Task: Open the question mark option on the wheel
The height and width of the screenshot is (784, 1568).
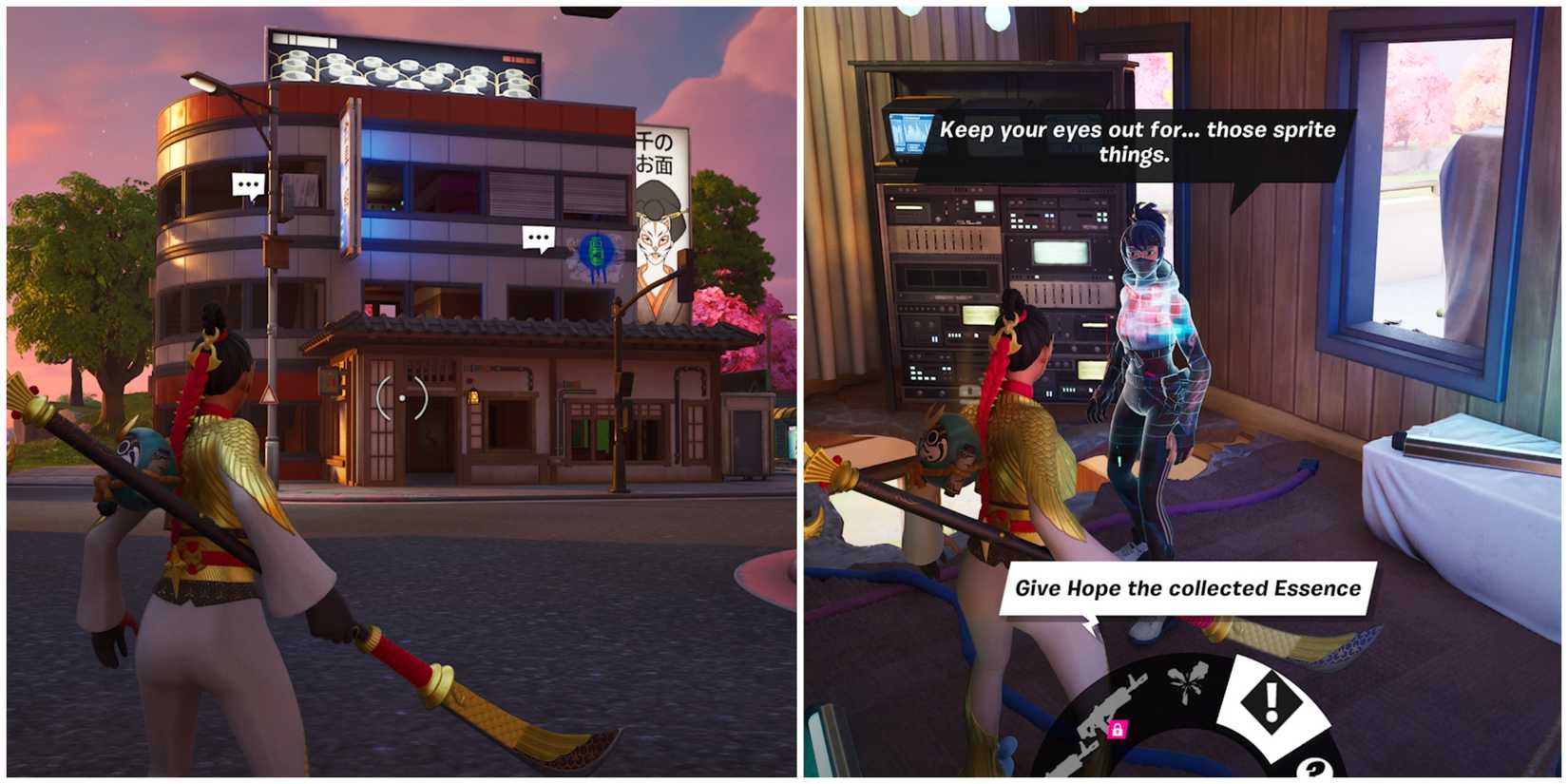Action: (1313, 768)
